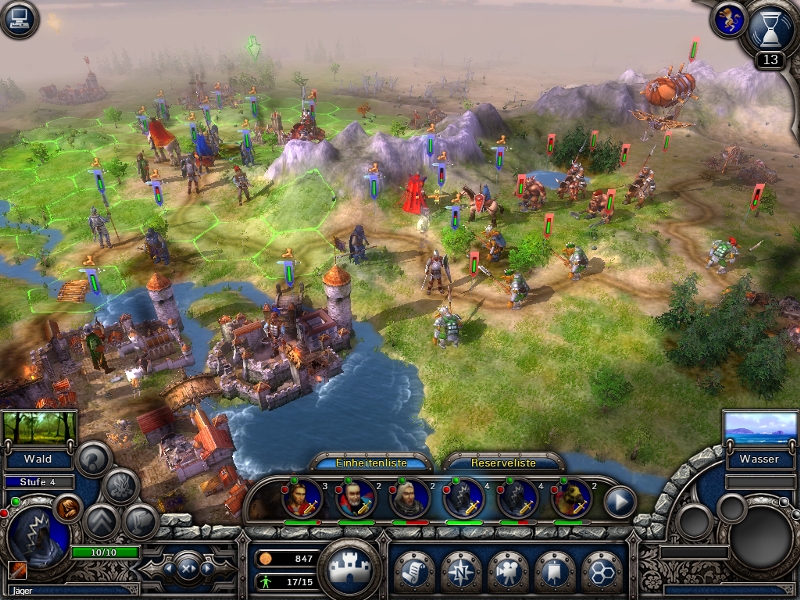Open the banner flag panel
The image size is (800, 600).
(555, 571)
